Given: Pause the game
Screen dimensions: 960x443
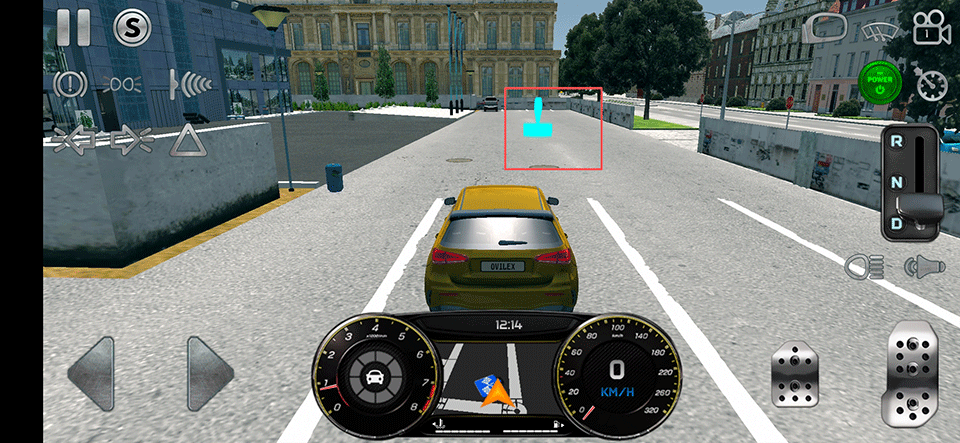Looking at the screenshot, I should click(x=73, y=27).
